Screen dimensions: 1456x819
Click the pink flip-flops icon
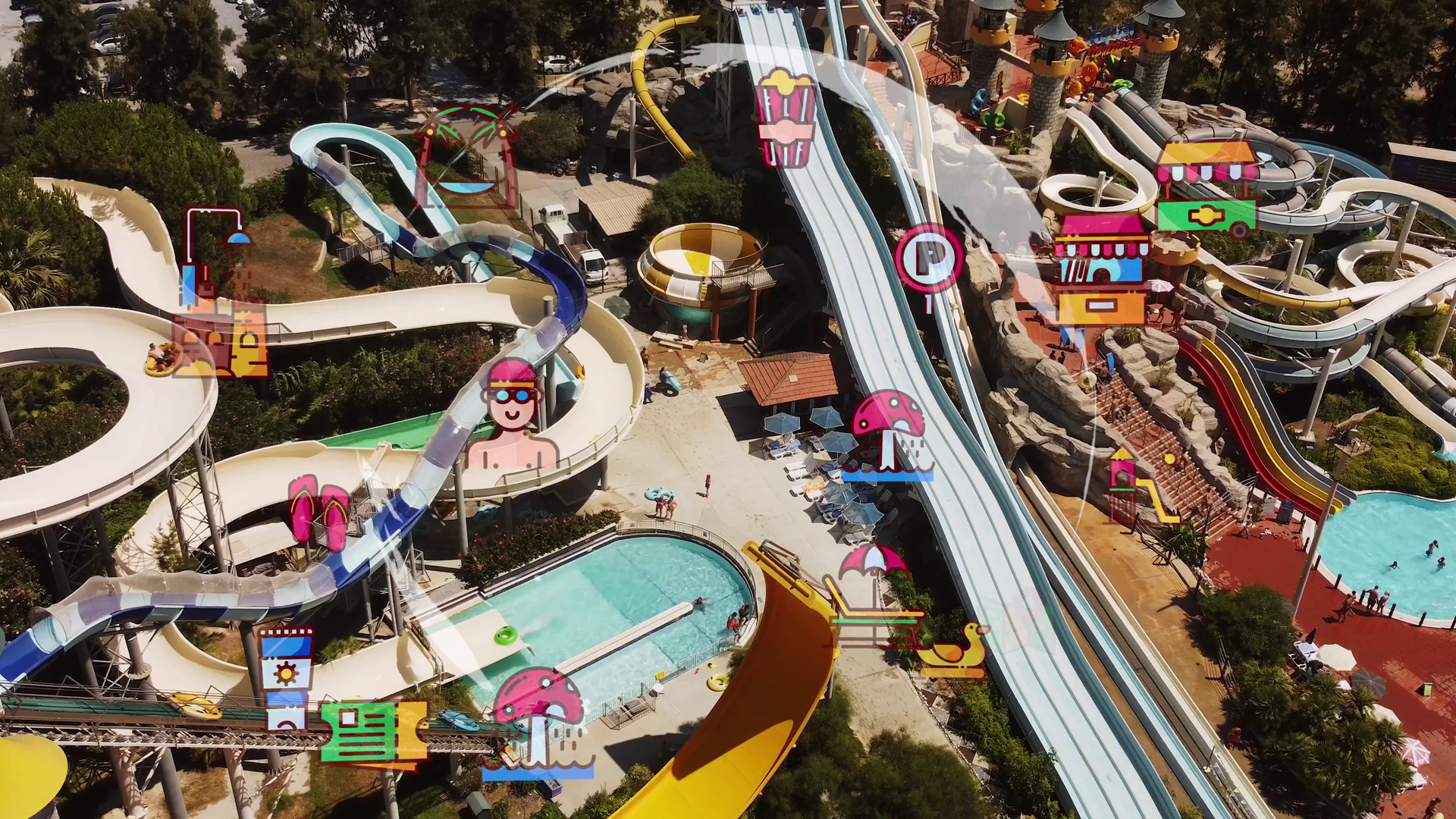coord(318,509)
